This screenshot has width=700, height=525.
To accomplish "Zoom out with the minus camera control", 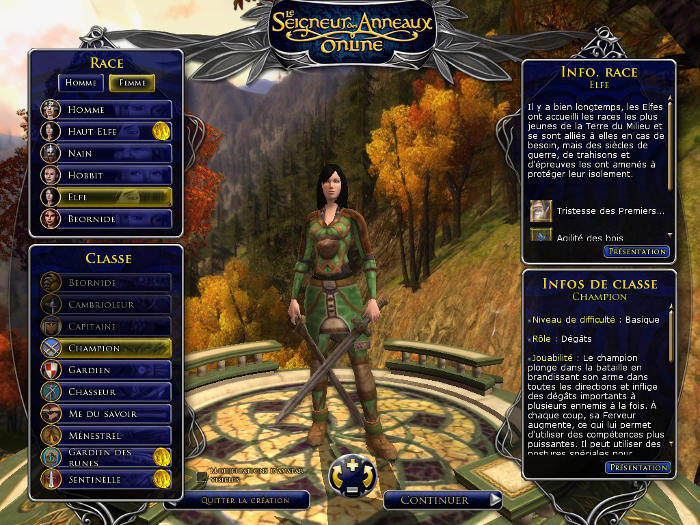I will click(349, 490).
